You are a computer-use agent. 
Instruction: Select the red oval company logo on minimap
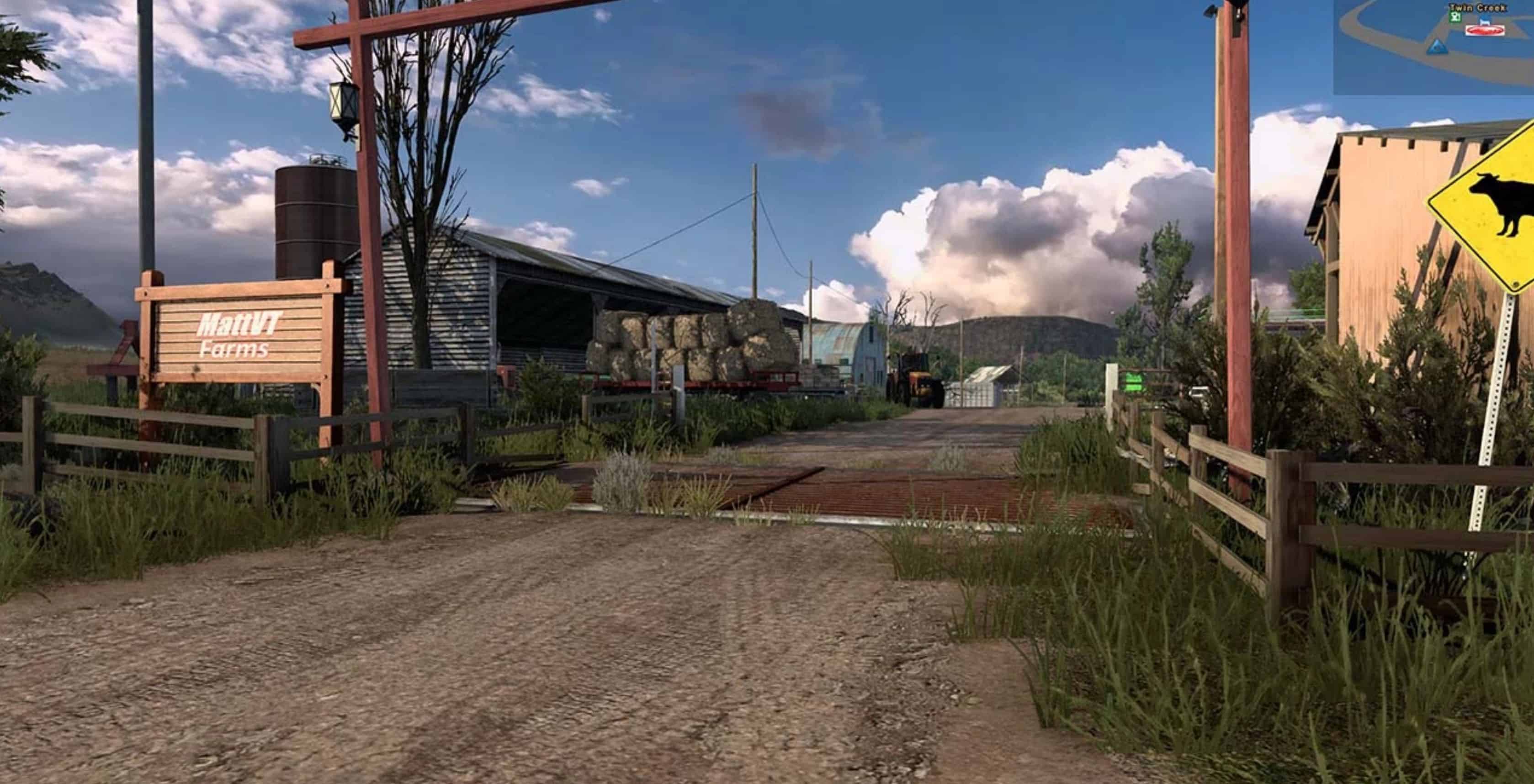tap(1484, 30)
